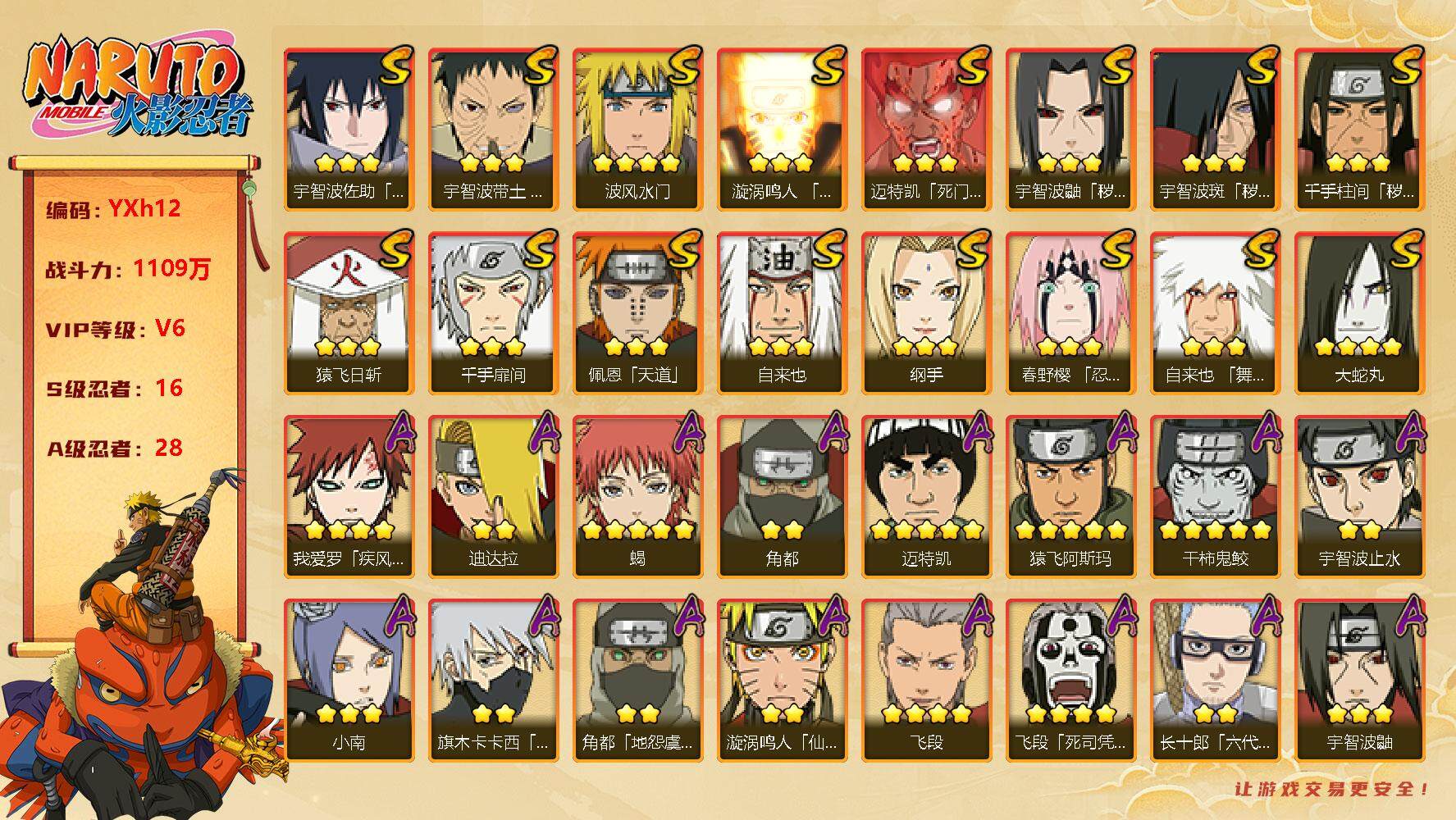Select the 我爱罗 A-rank card
The width and height of the screenshot is (1456, 820).
pos(349,495)
